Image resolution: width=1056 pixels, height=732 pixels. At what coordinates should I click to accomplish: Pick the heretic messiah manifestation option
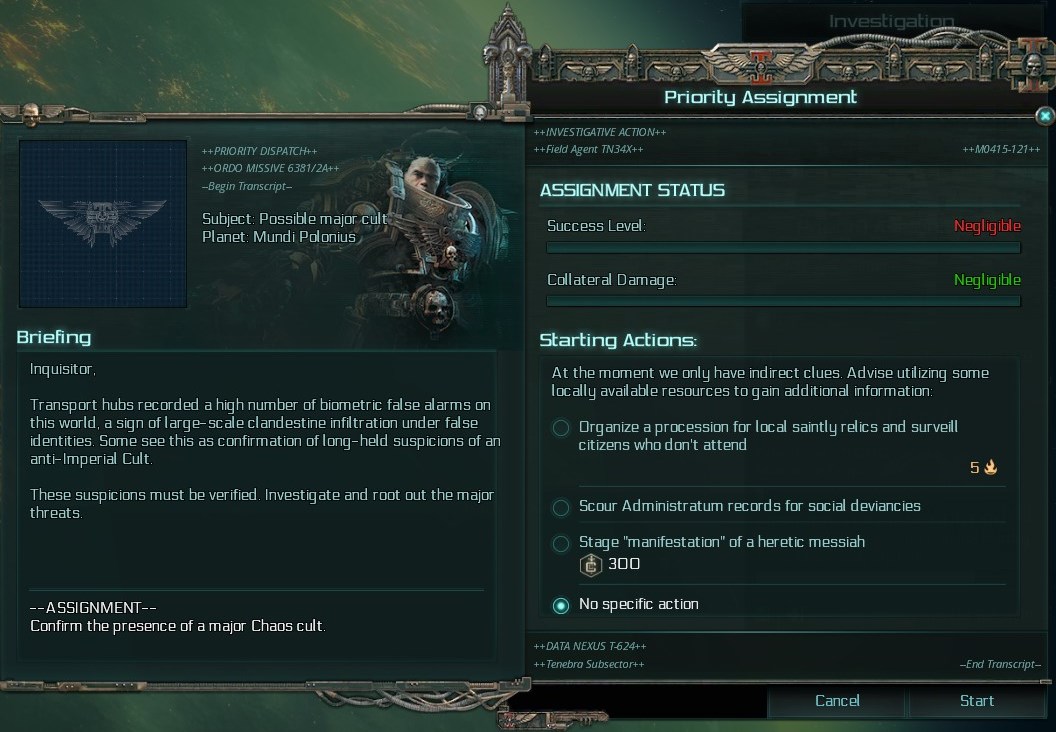pyautogui.click(x=561, y=543)
